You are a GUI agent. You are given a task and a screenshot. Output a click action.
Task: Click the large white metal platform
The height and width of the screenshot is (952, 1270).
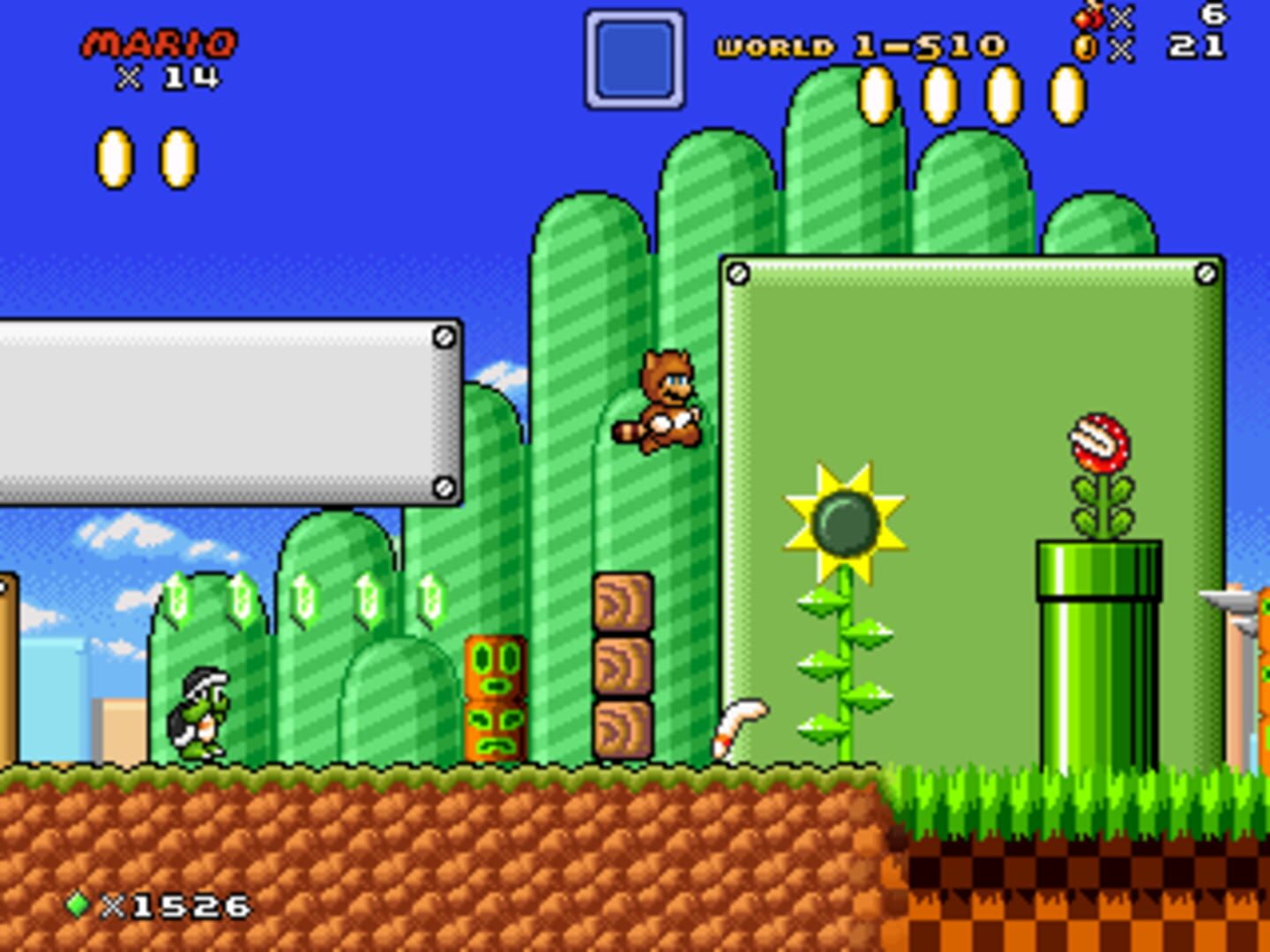[229, 414]
